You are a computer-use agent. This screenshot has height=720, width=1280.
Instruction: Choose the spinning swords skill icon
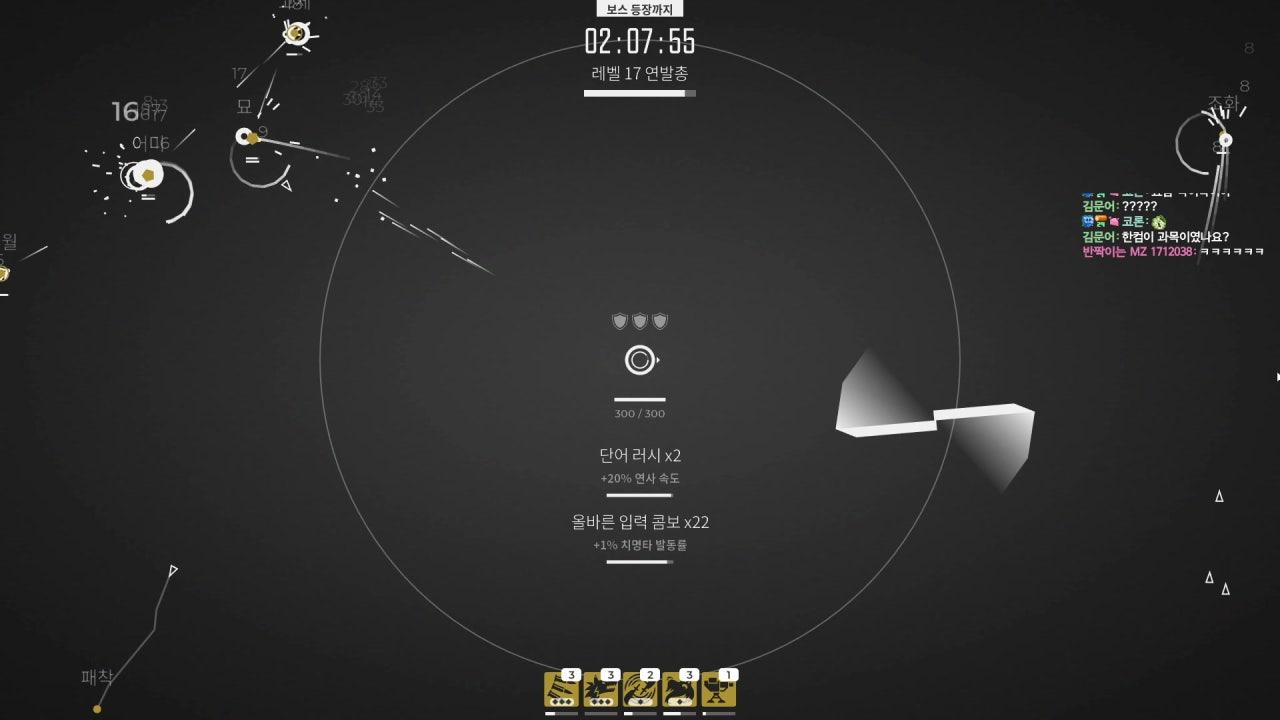[x=640, y=690]
